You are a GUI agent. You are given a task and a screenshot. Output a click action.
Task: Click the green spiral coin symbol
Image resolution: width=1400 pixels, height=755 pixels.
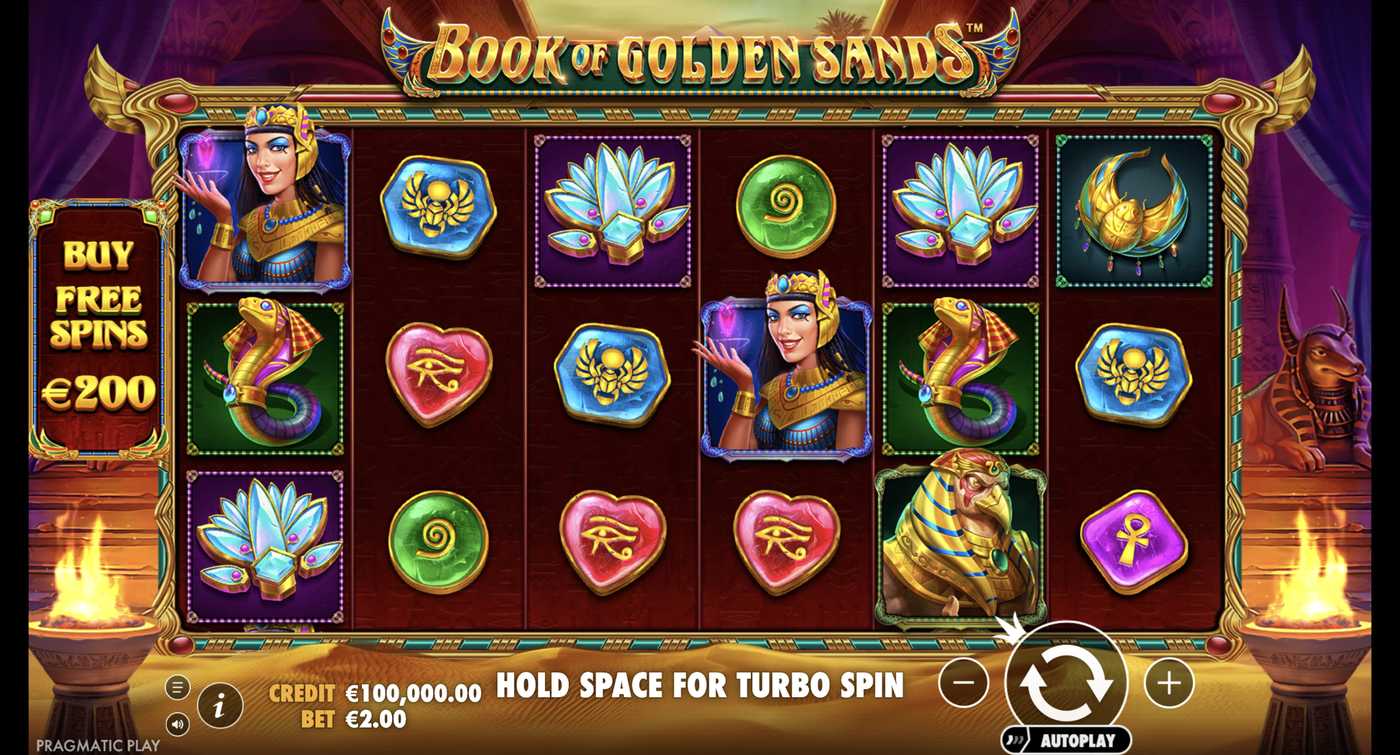pyautogui.click(x=785, y=207)
